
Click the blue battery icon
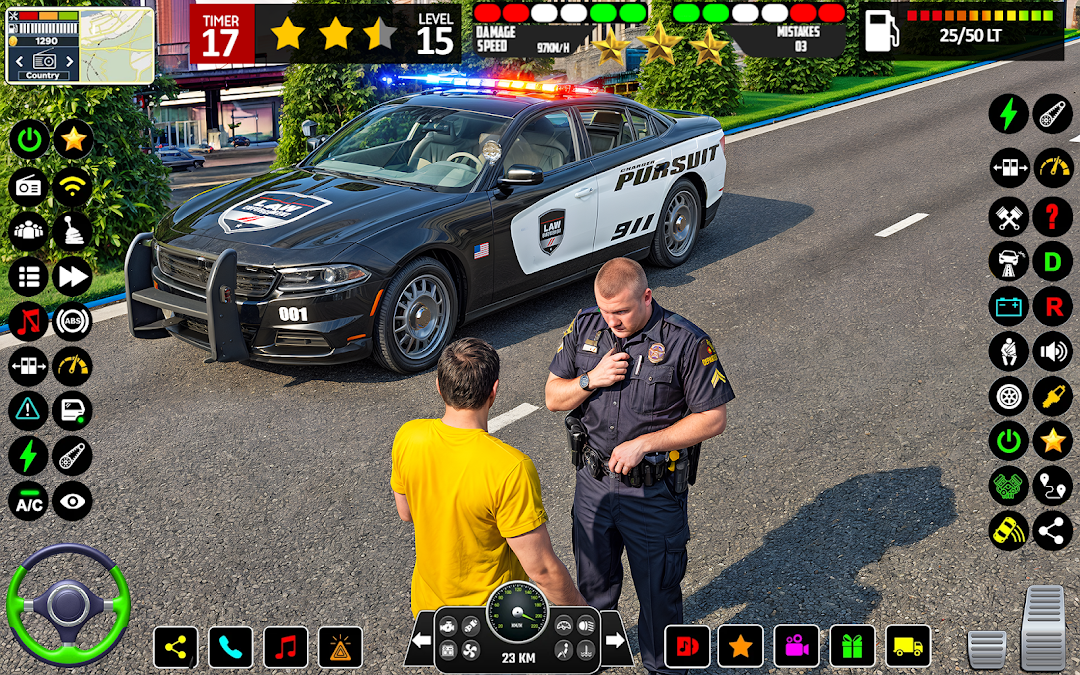pos(1008,307)
